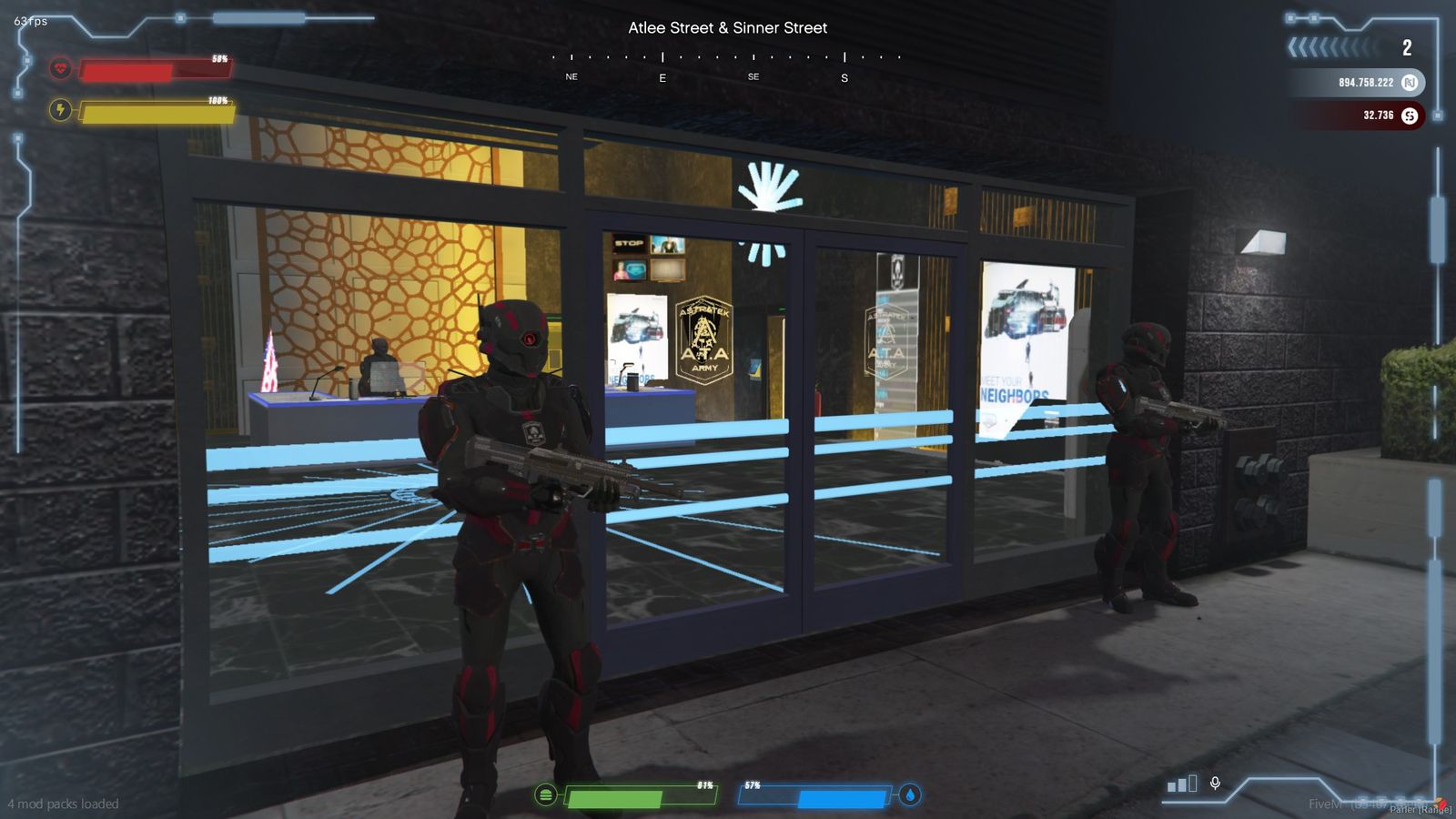Click the microphone voice icon

pos(1215,783)
